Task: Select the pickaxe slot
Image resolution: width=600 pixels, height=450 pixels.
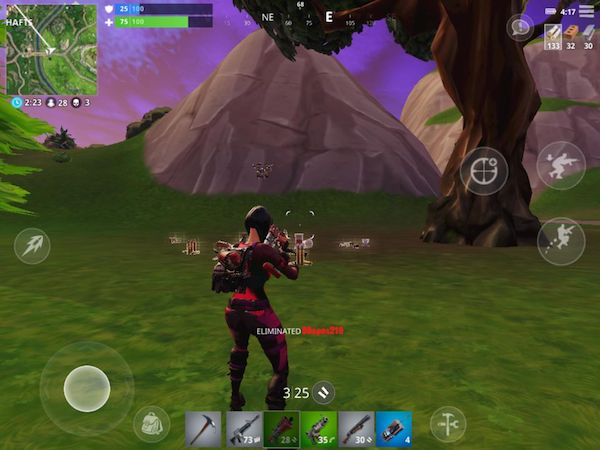Action: point(203,429)
